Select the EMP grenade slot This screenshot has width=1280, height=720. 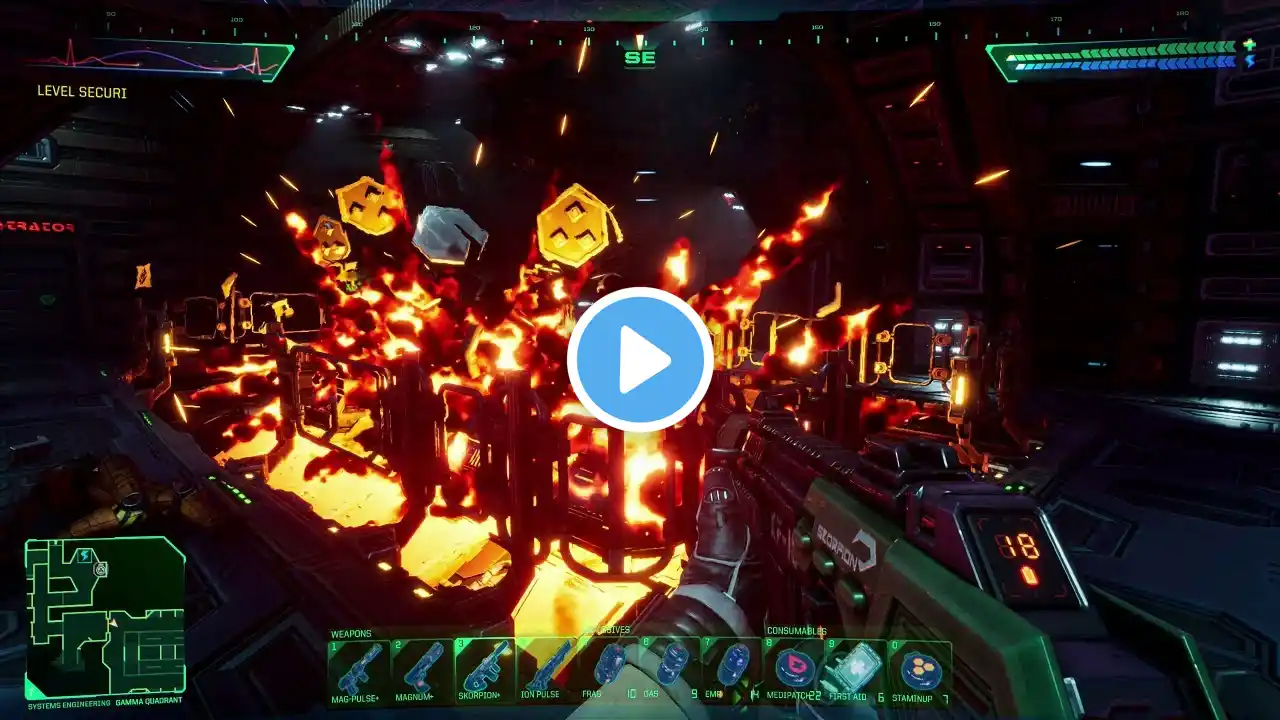coord(731,666)
